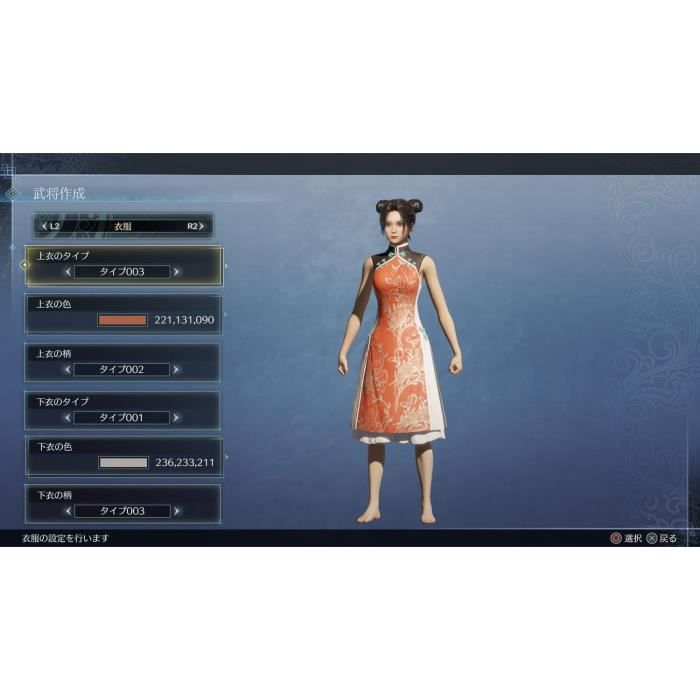Advance 上衣の柄 with its right arrow
This screenshot has width=700, height=700.
pos(176,369)
